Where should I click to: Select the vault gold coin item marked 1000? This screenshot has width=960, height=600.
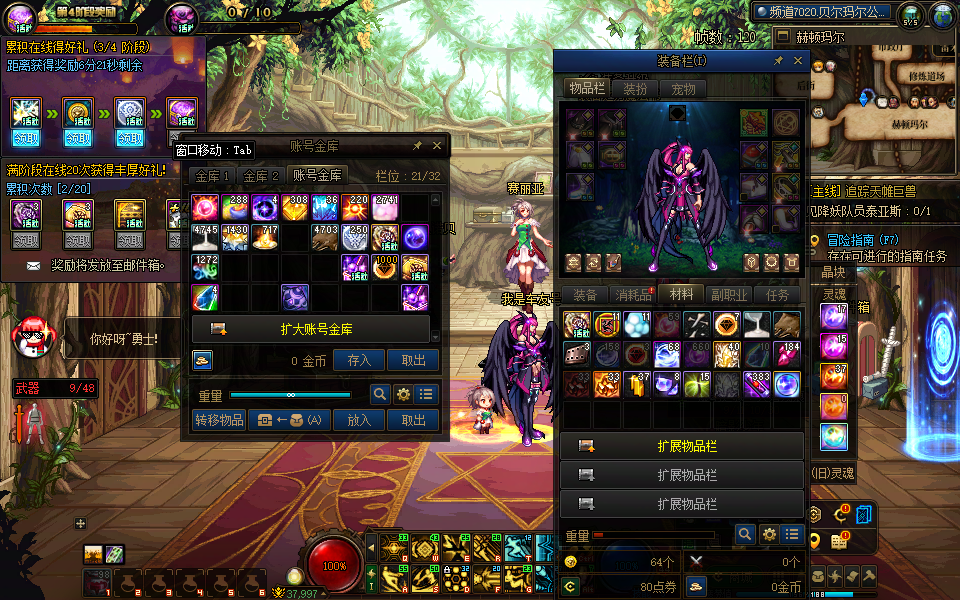[x=386, y=267]
